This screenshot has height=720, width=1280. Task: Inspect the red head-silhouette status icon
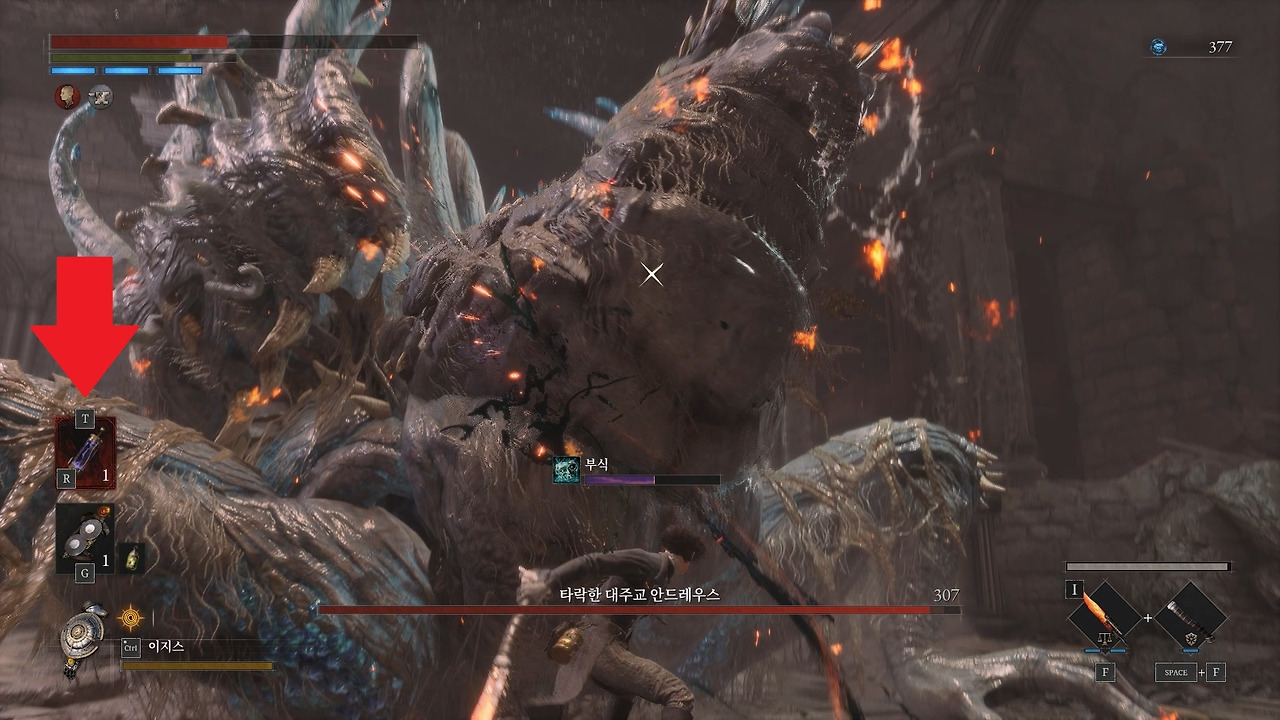pyautogui.click(x=67, y=96)
